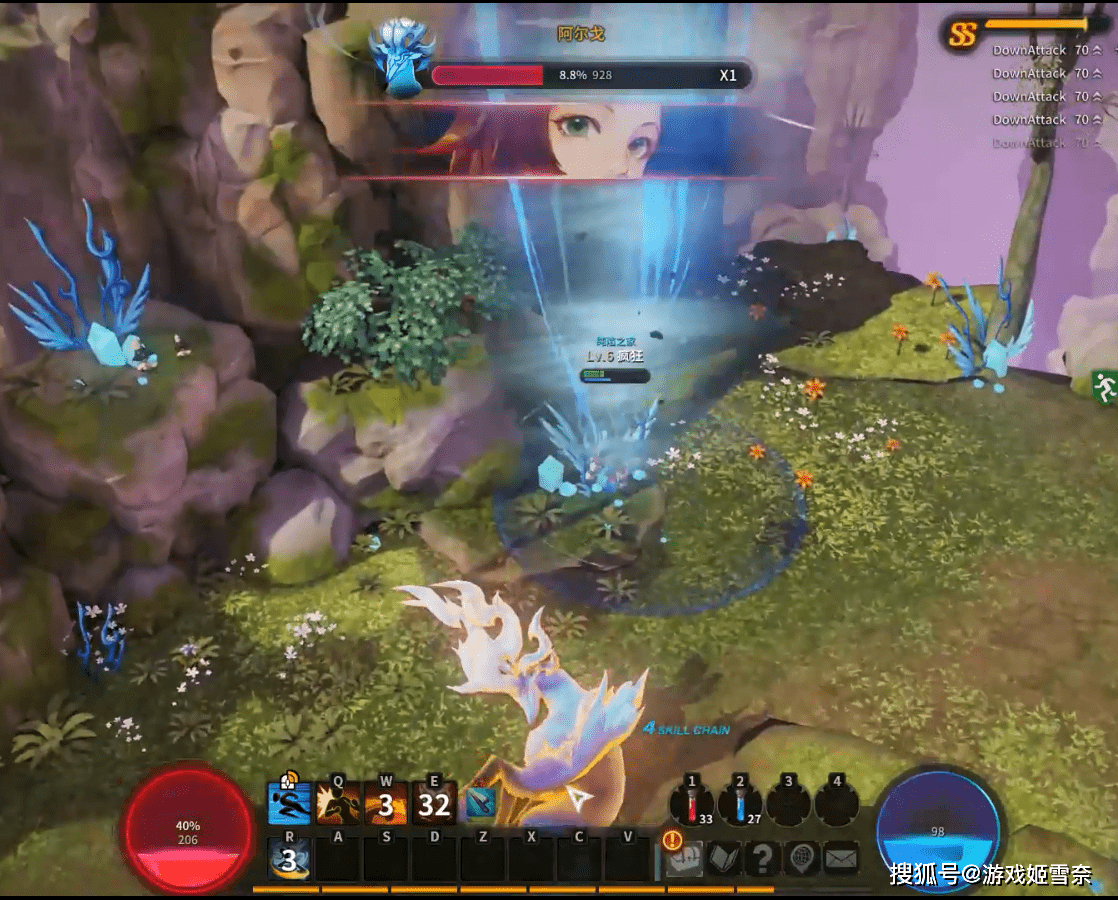Select the E skill showing 32
The width and height of the screenshot is (1118, 900).
pos(434,803)
